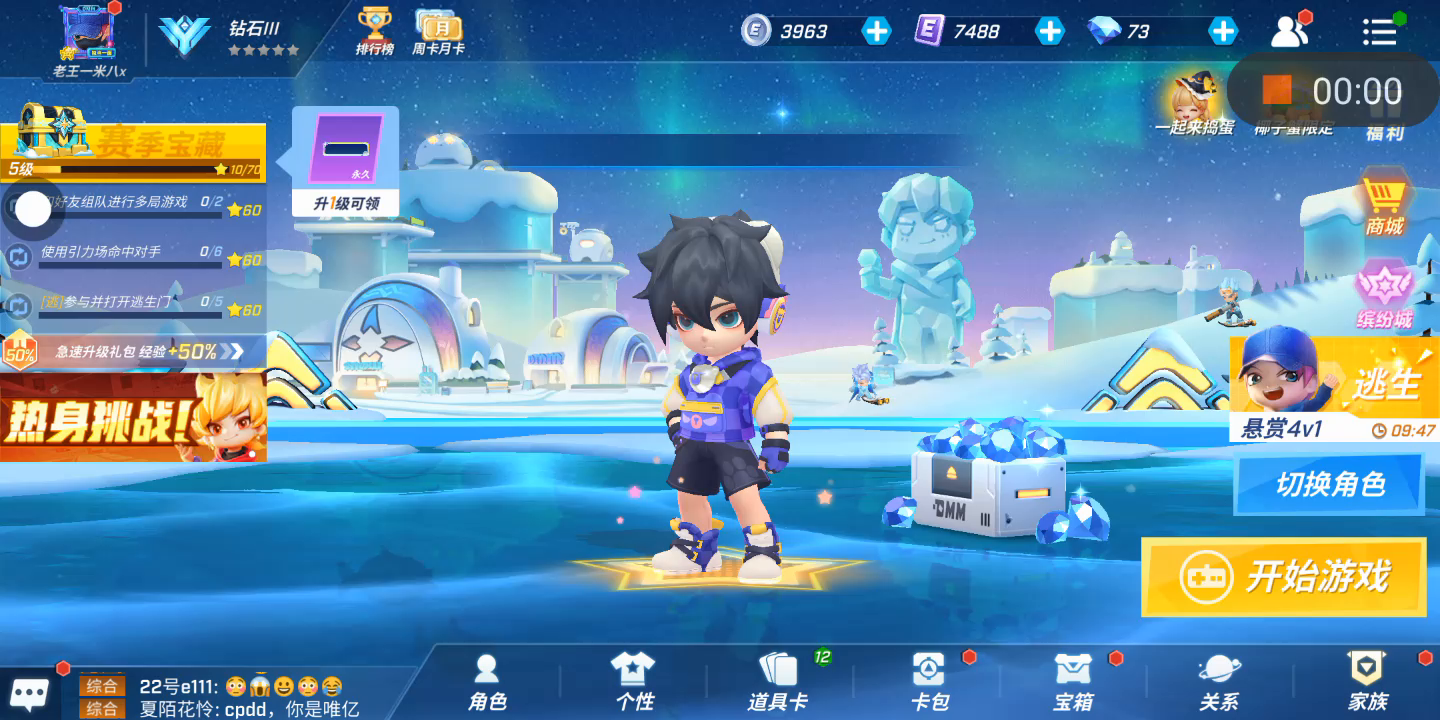Image resolution: width=1440 pixels, height=720 pixels.
Task: Open the 周卡月卡 weekly/monthly card
Action: (438, 31)
